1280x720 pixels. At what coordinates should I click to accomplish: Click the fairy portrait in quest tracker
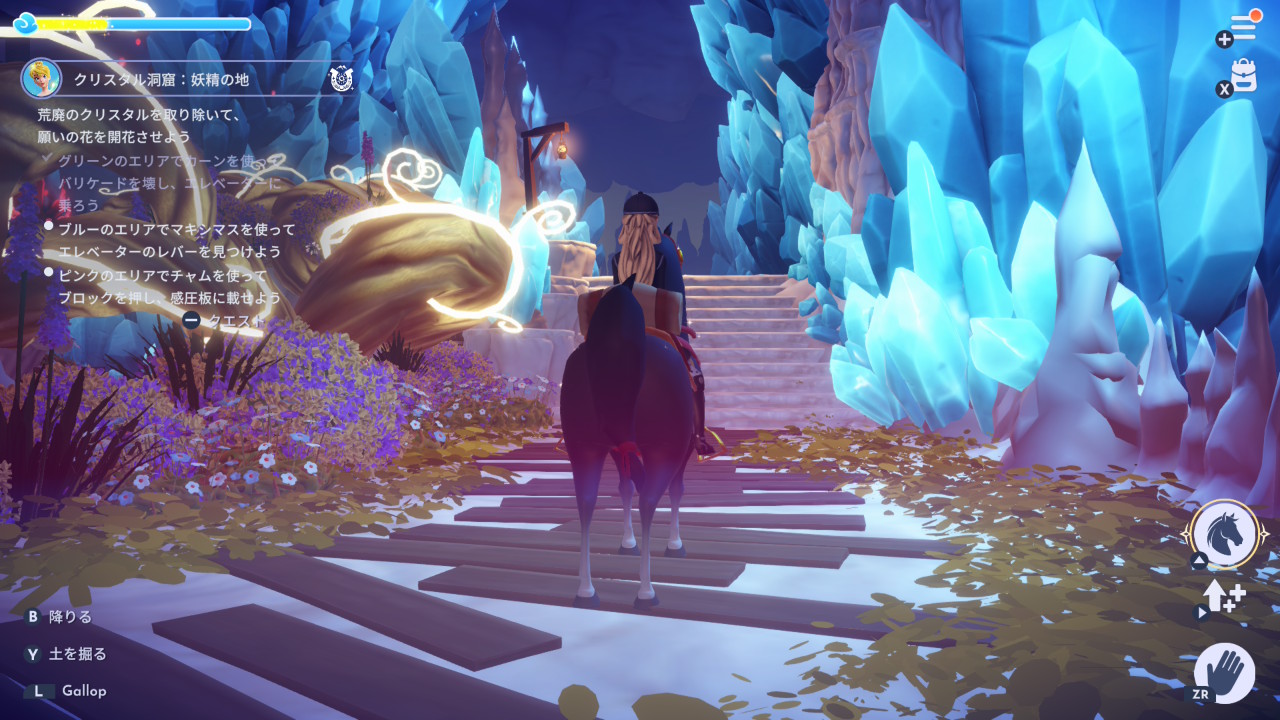pyautogui.click(x=41, y=79)
